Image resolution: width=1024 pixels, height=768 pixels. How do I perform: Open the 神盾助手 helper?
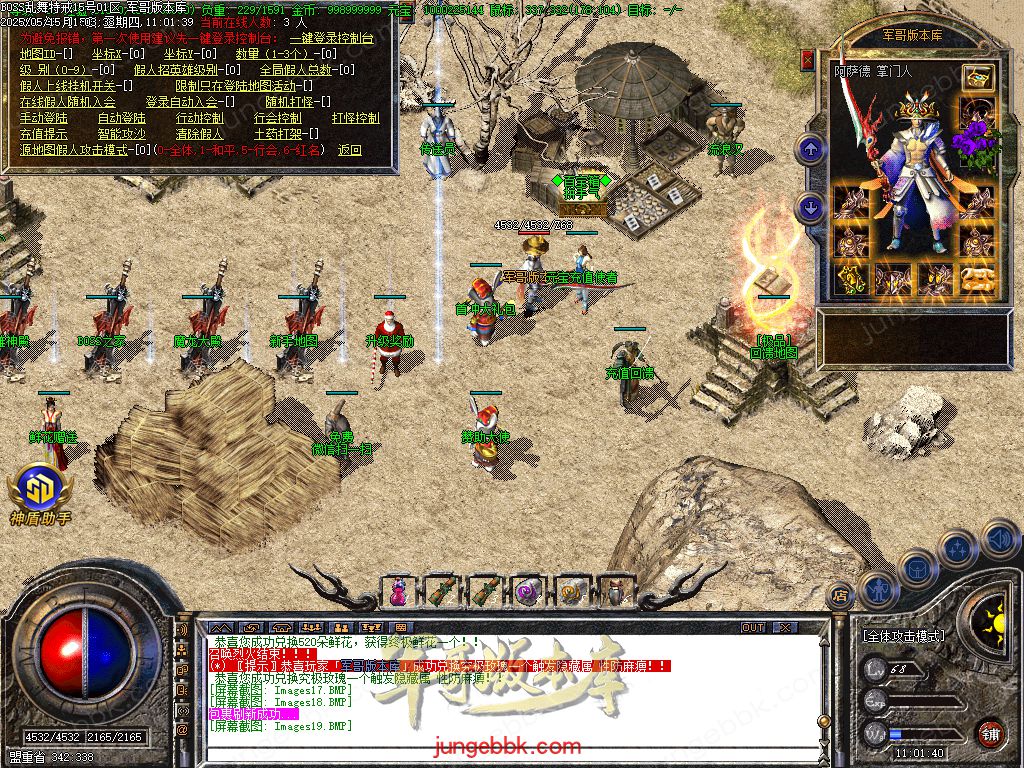pyautogui.click(x=40, y=497)
